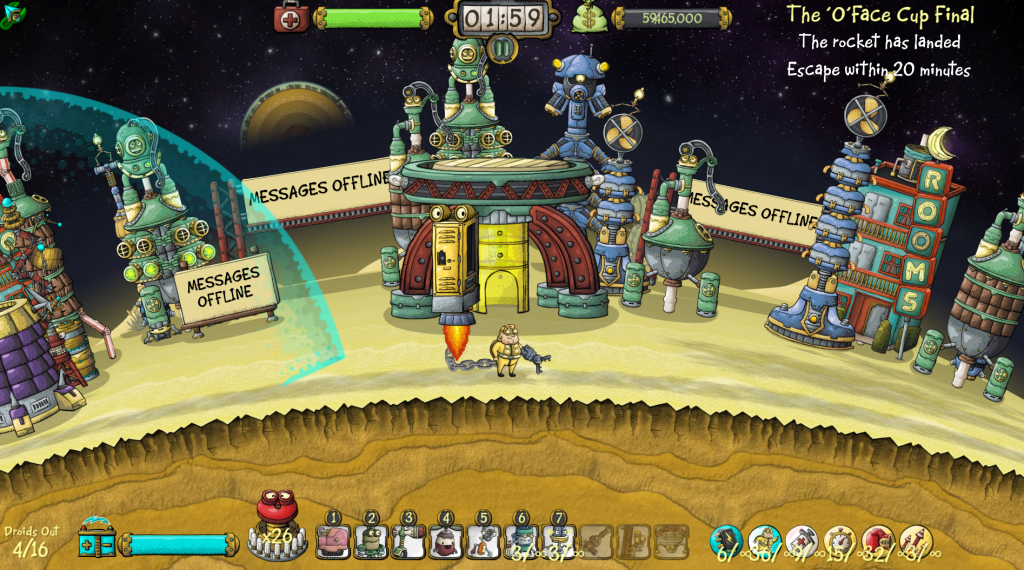Viewport: 1024px width, 570px height.
Task: Pause the game with the green pause button
Action: 502,48
